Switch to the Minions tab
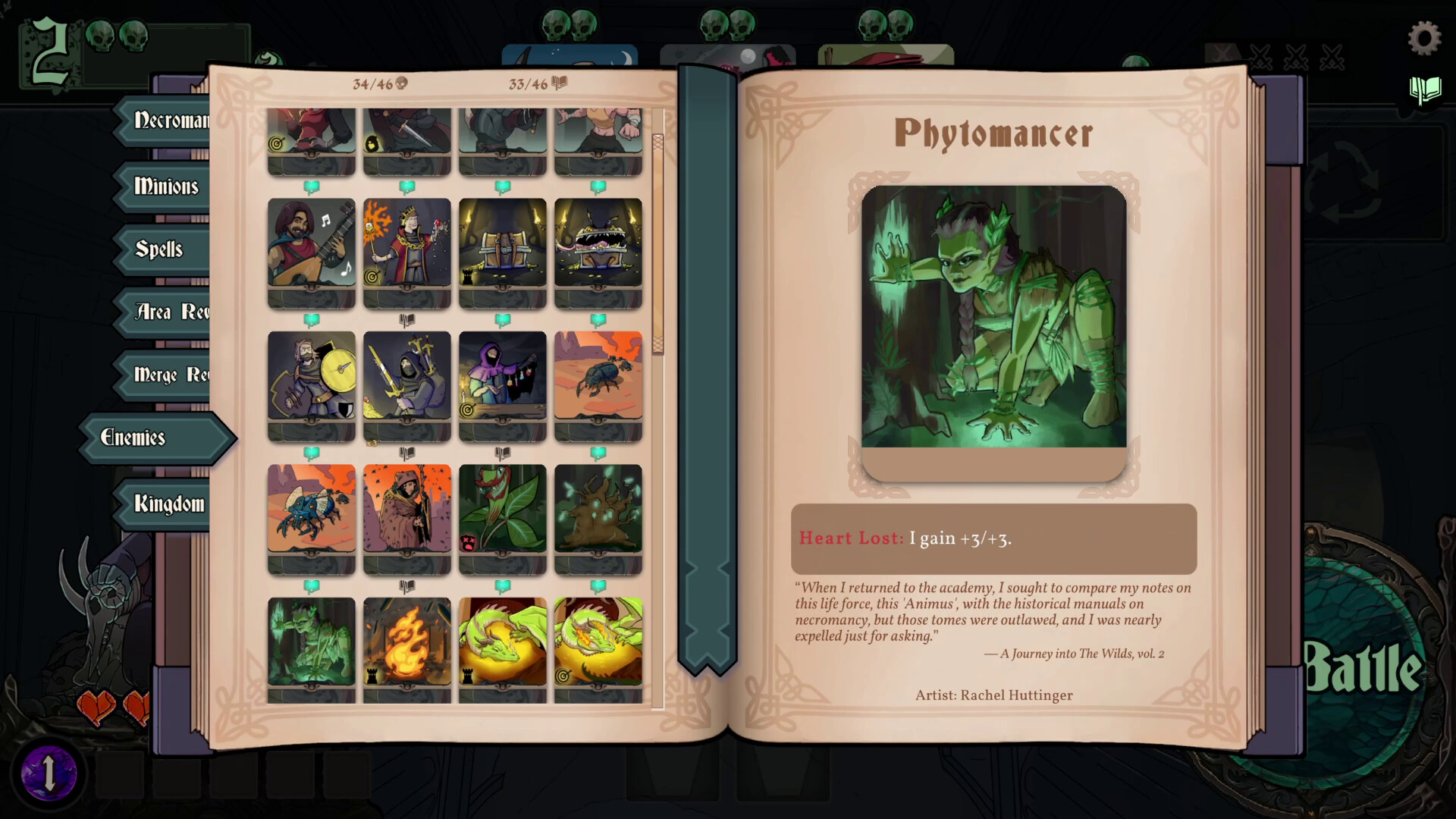1456x819 pixels. [165, 187]
